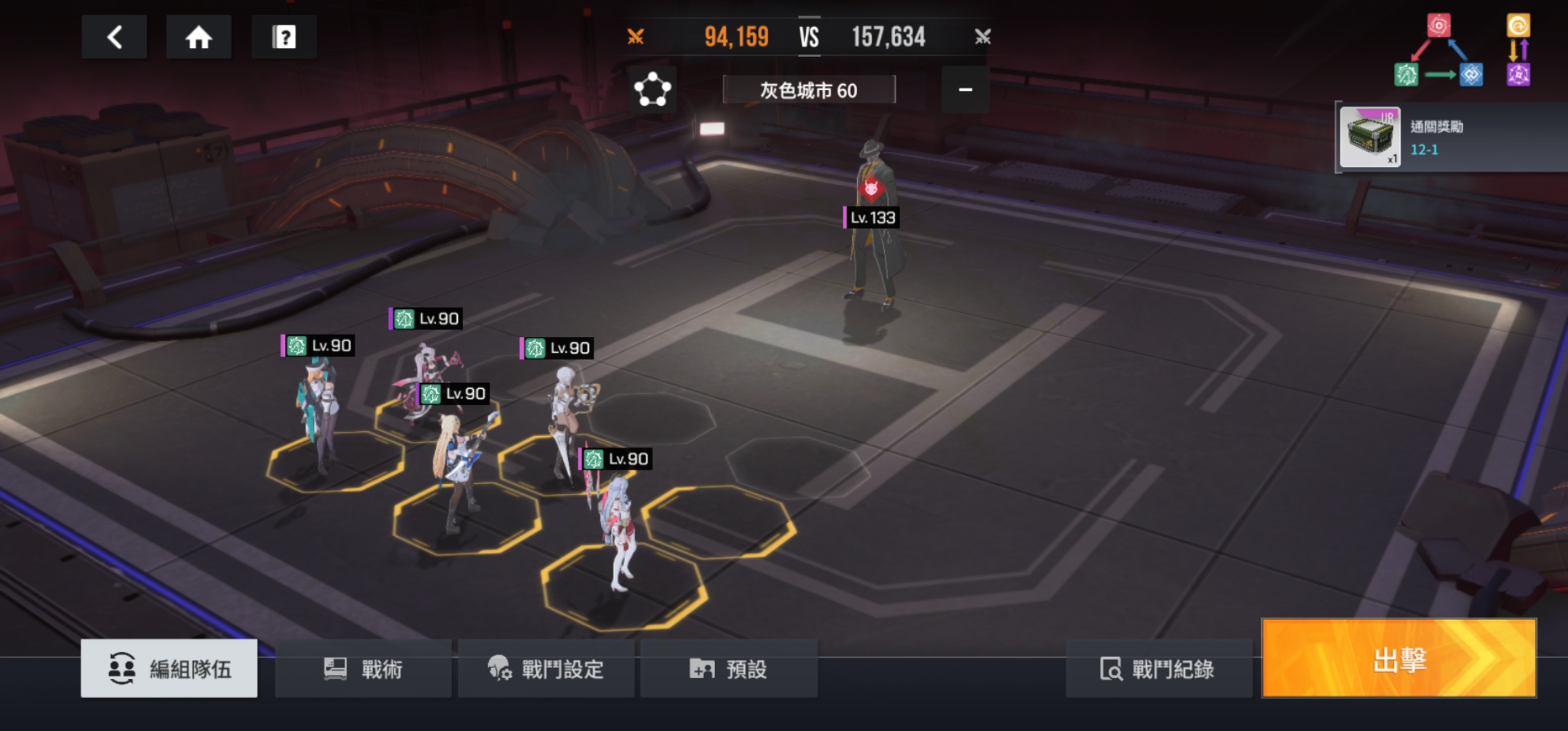Start the battle with 出擊
The height and width of the screenshot is (731, 1568).
click(1399, 659)
